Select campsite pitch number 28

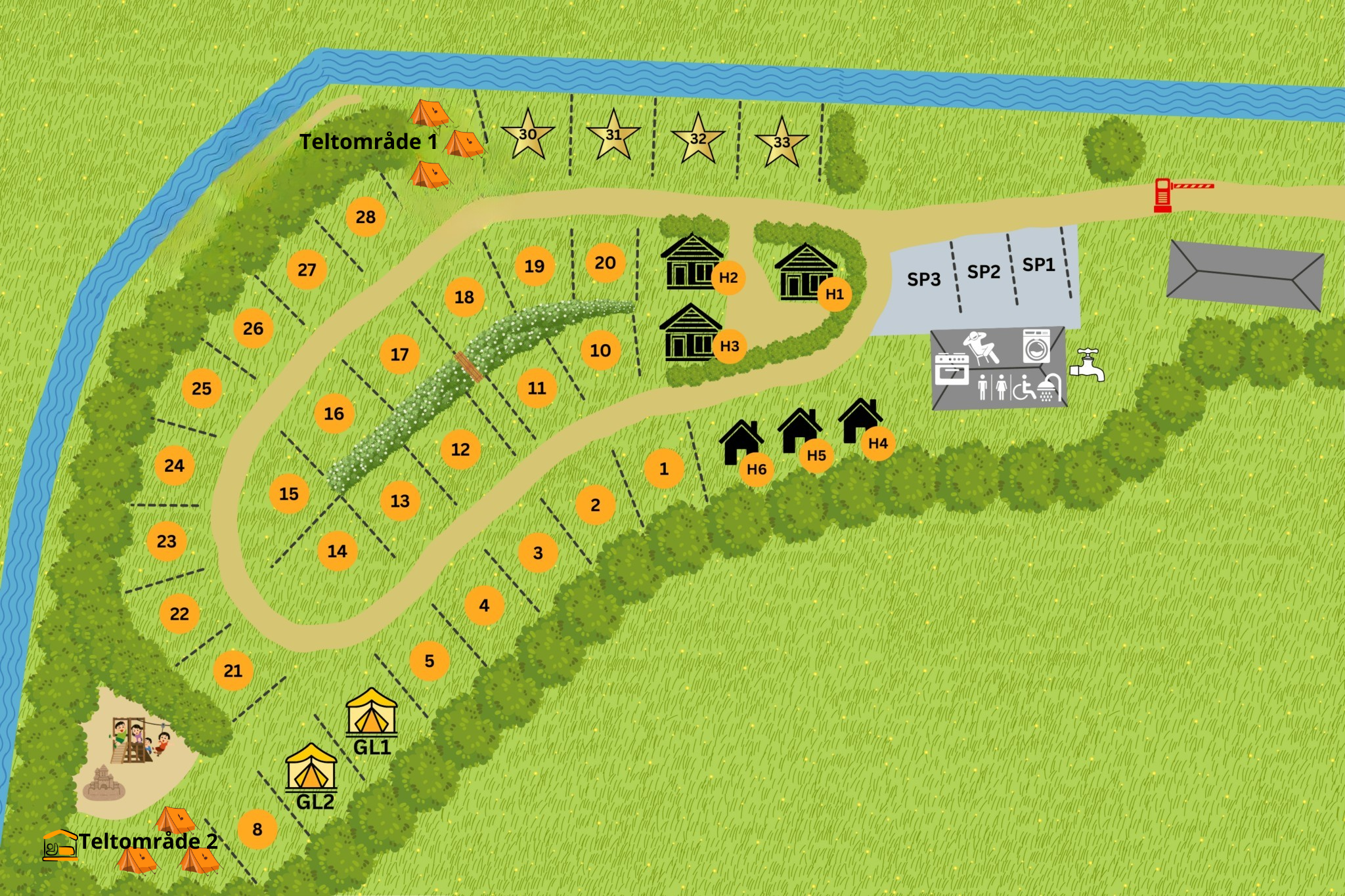coord(366,217)
